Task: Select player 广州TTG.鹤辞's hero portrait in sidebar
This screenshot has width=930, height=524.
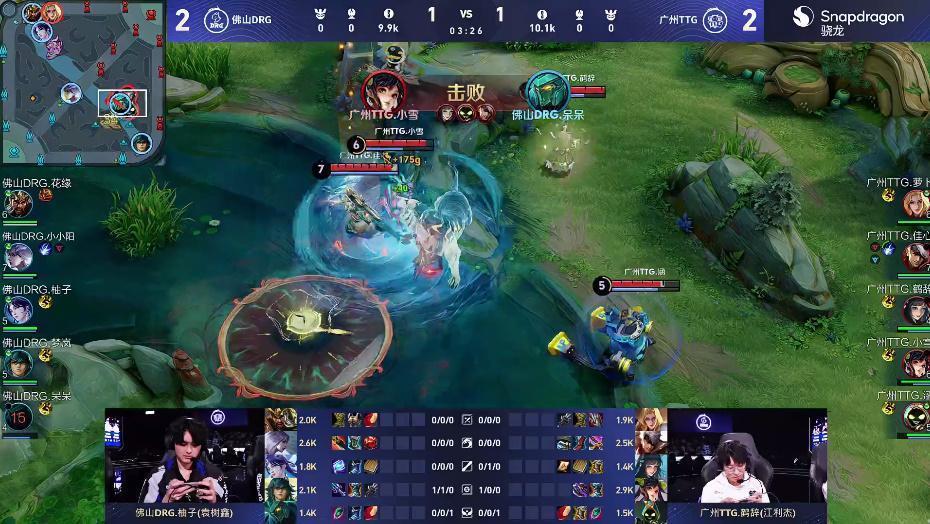Action: coord(914,309)
